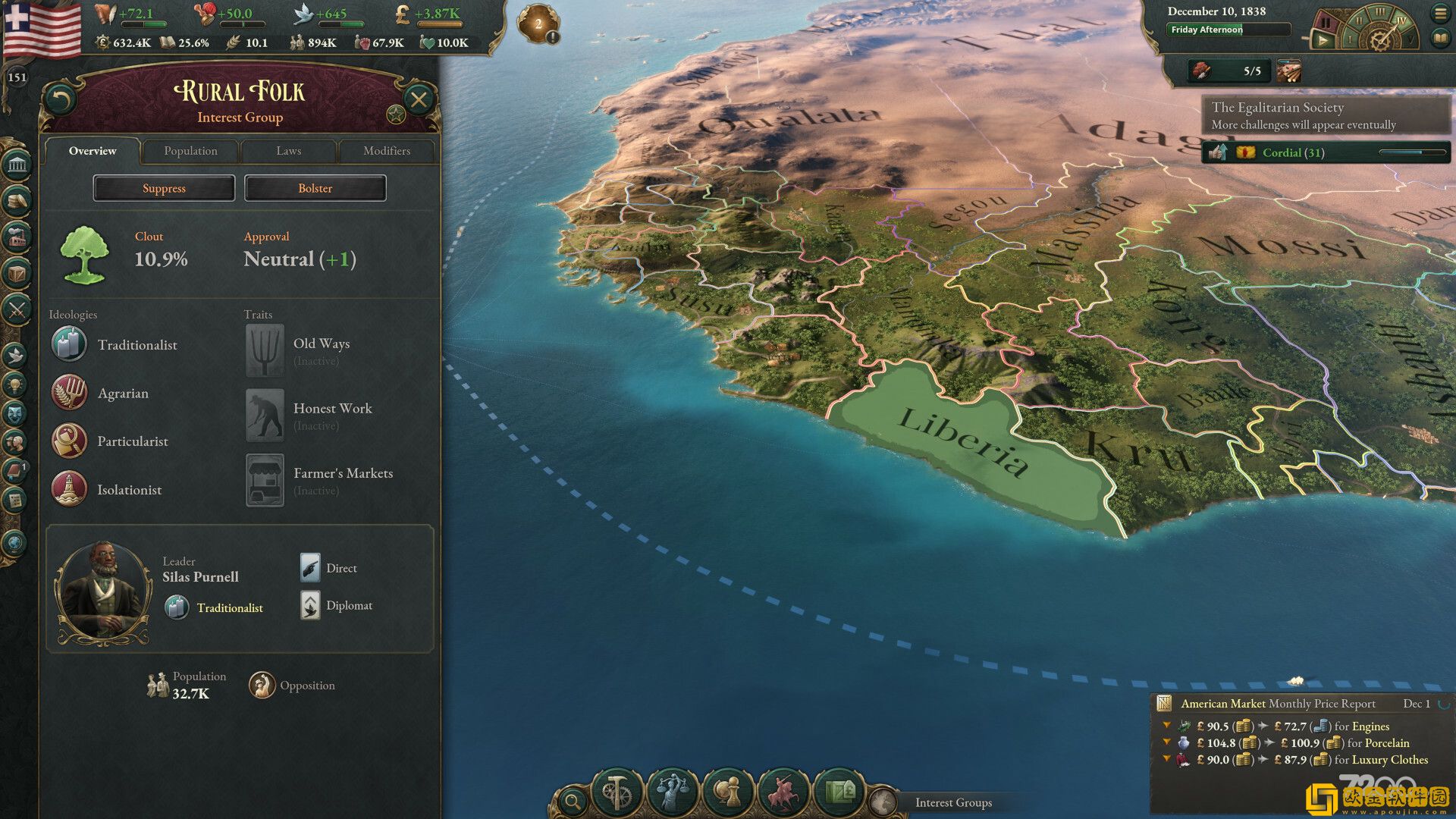Open the Laws tab

(288, 151)
